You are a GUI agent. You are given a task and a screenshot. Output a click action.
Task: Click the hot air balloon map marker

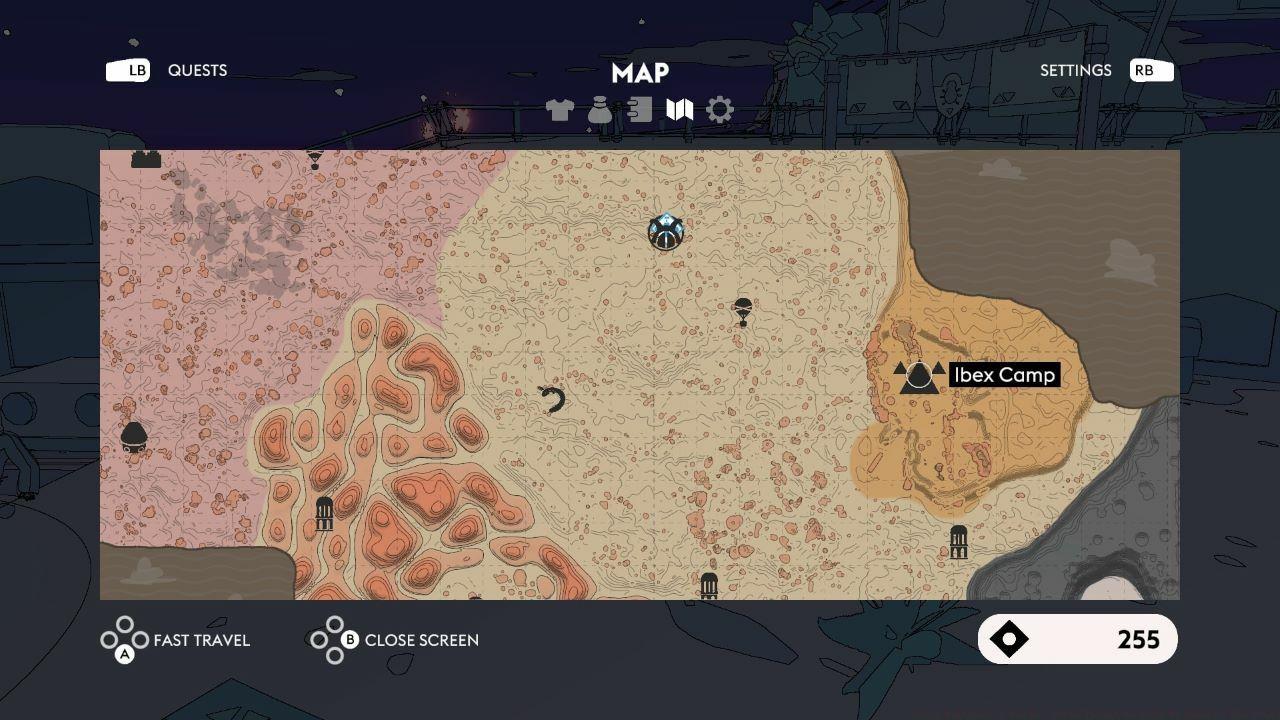point(742,311)
